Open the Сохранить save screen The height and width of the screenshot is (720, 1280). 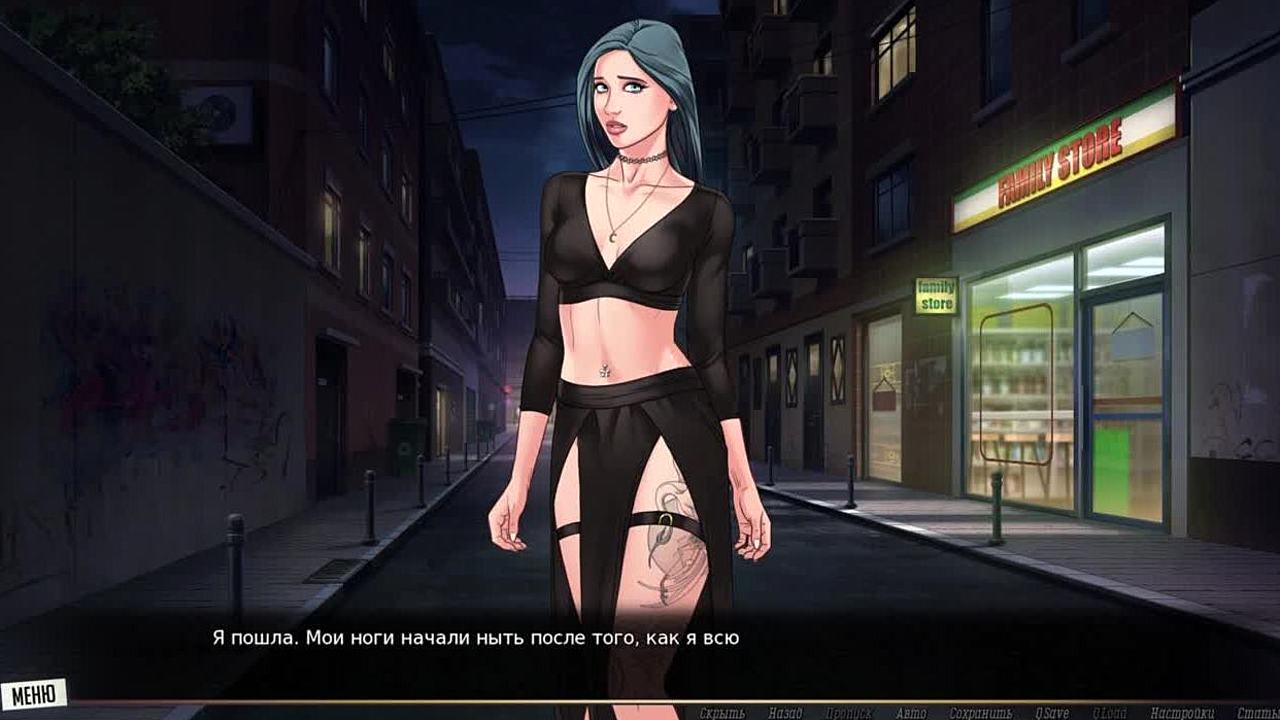(982, 713)
